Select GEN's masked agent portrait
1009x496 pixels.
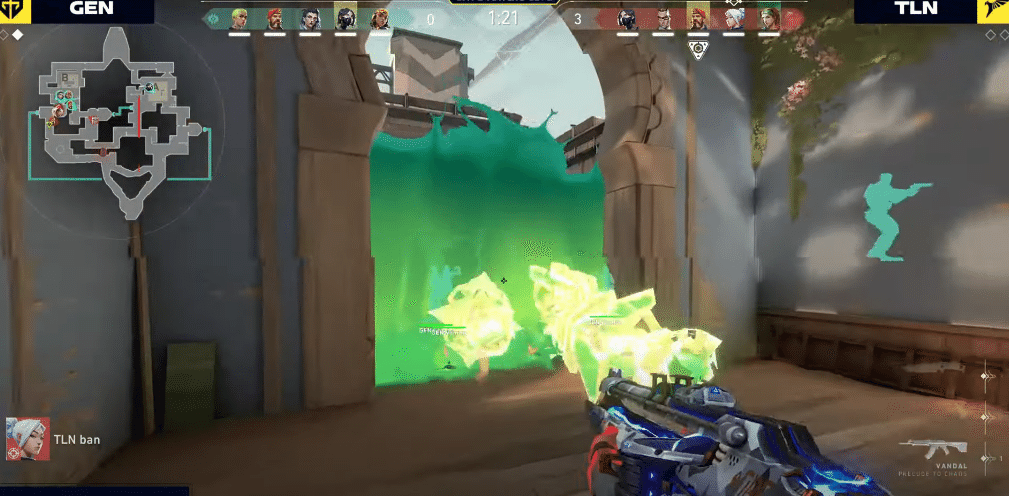[x=345, y=18]
